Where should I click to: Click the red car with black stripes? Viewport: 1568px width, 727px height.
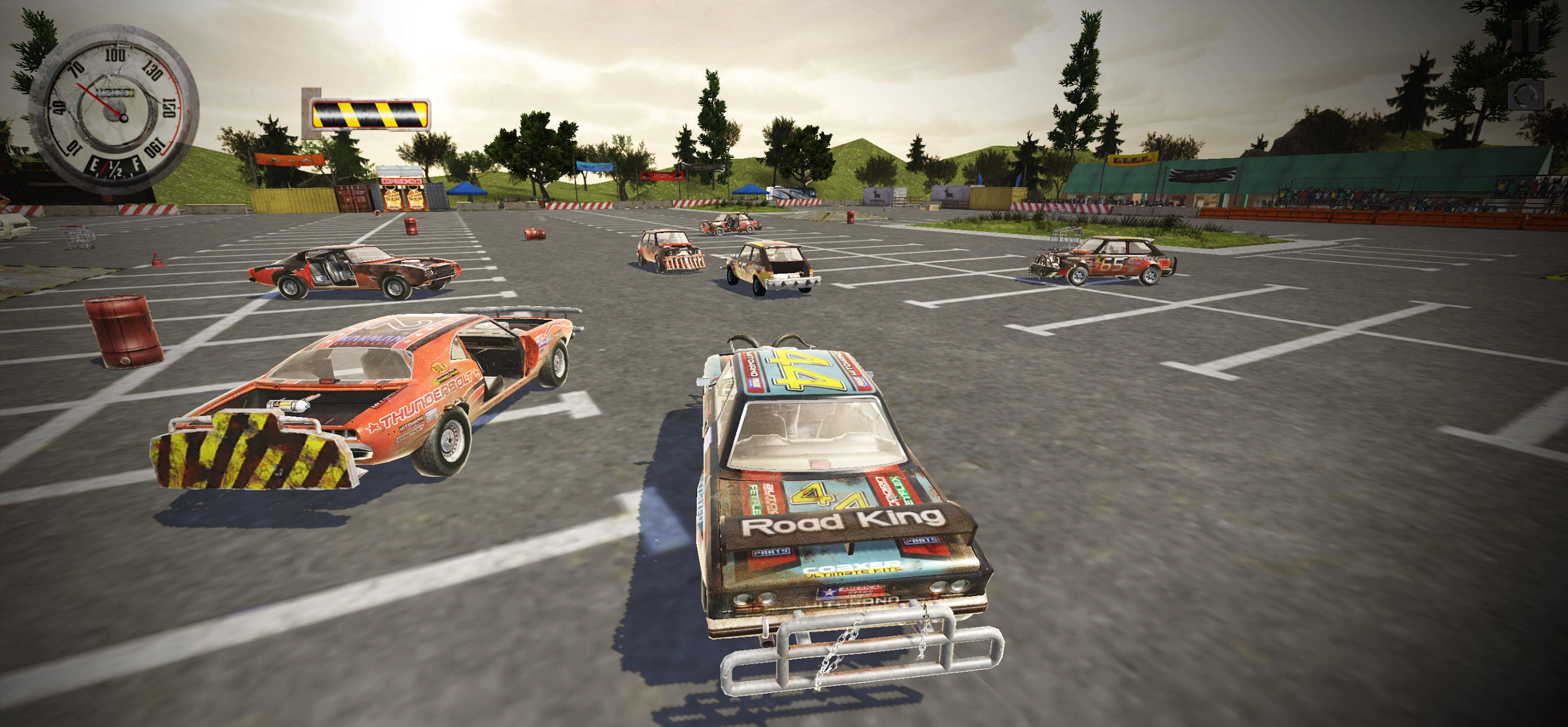tap(353, 274)
